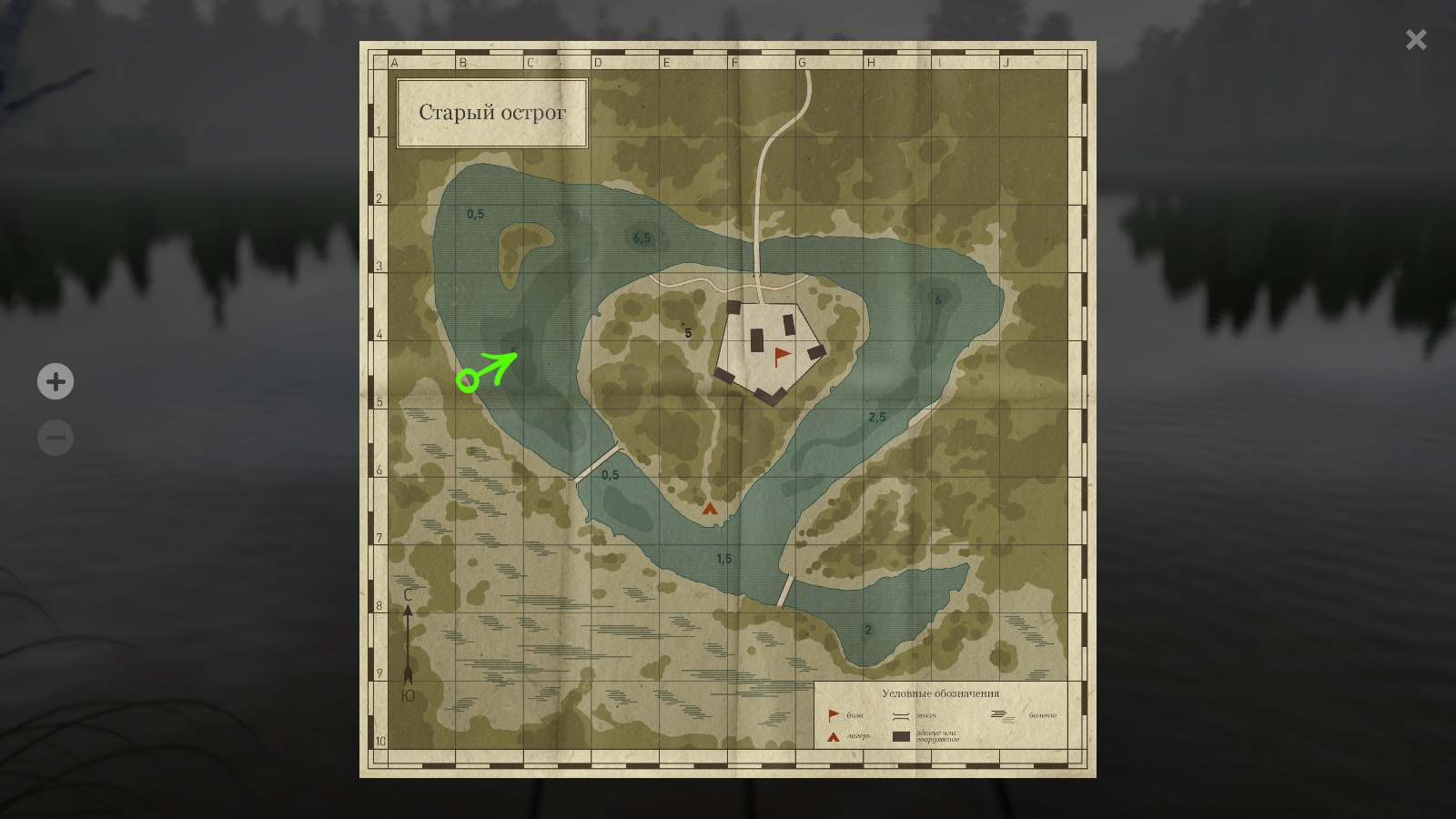
Task: Select the red tent camp marker on map
Action: coord(710,509)
